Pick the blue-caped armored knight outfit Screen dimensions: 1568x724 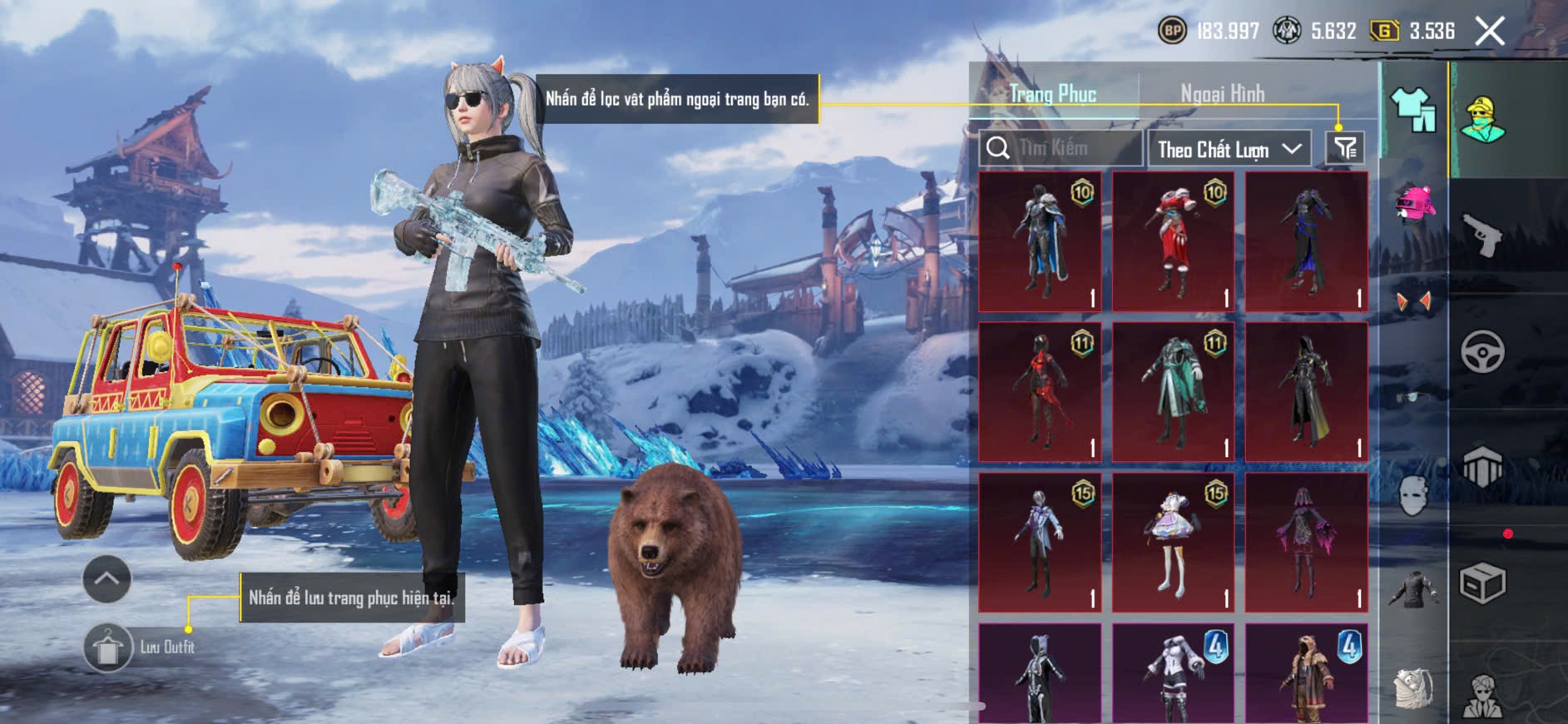coord(1040,241)
